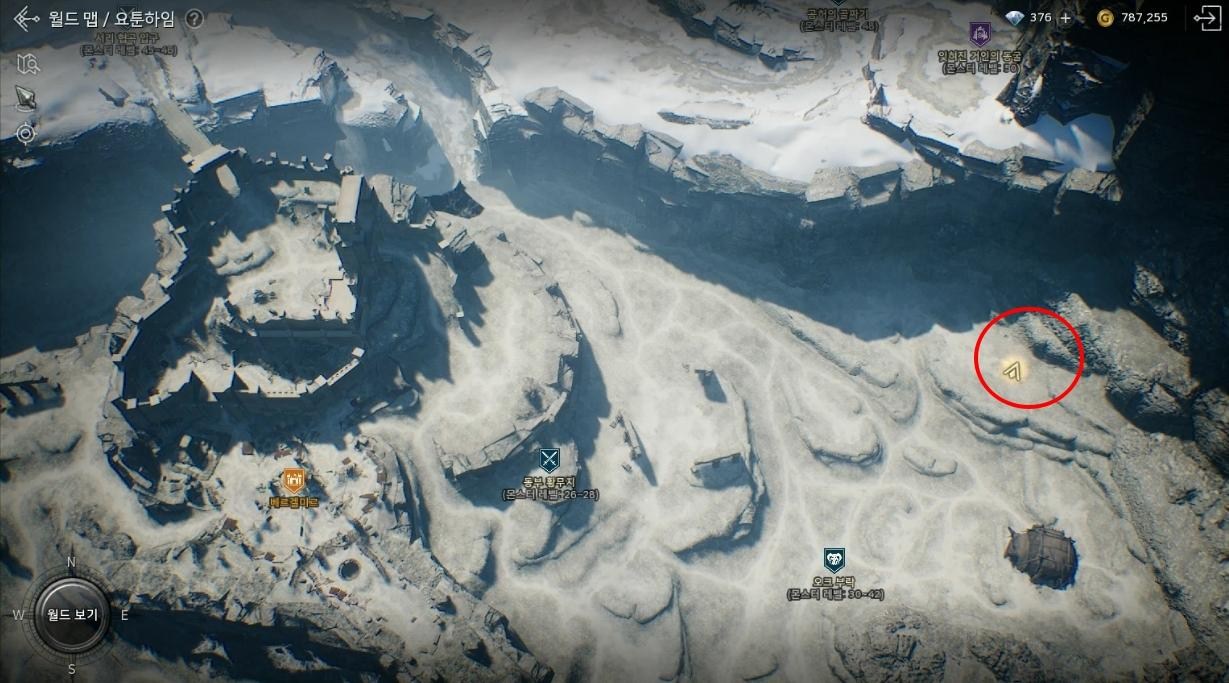Go back from the world map screen

[26, 19]
